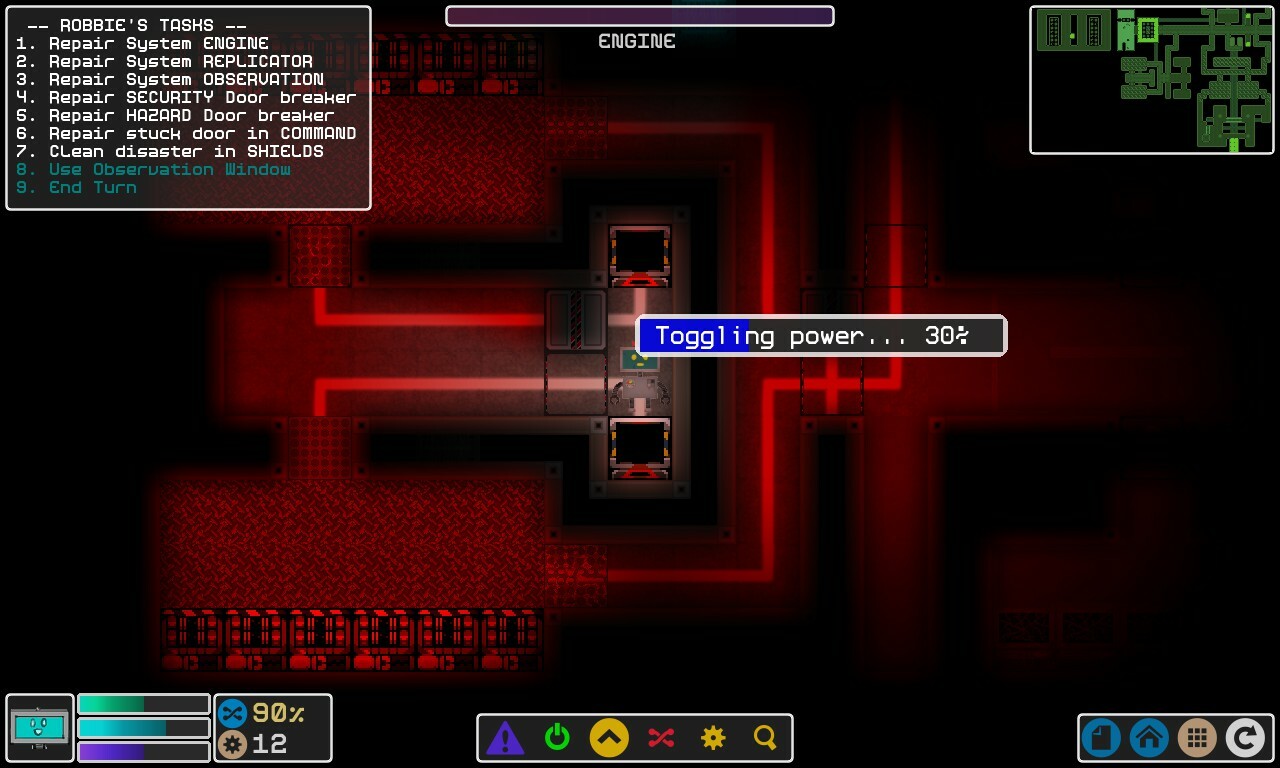
Task: Open the tan grid menu icon
Action: 1197,737
